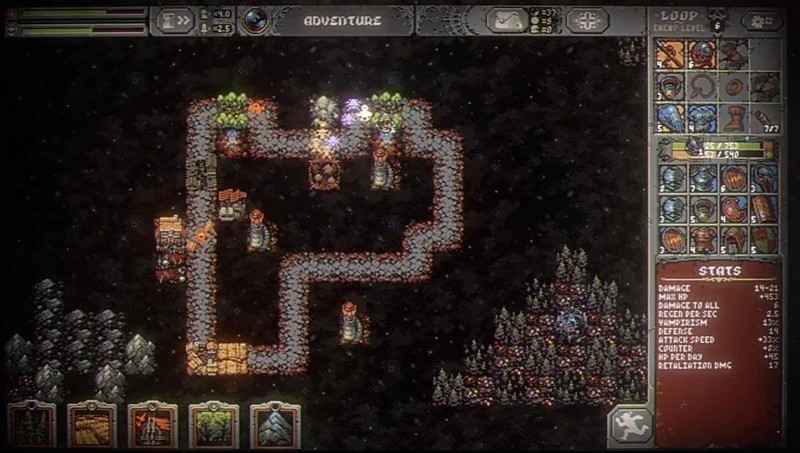Pick the level 6 round wooden shield
This screenshot has width=800, height=453.
[734, 179]
